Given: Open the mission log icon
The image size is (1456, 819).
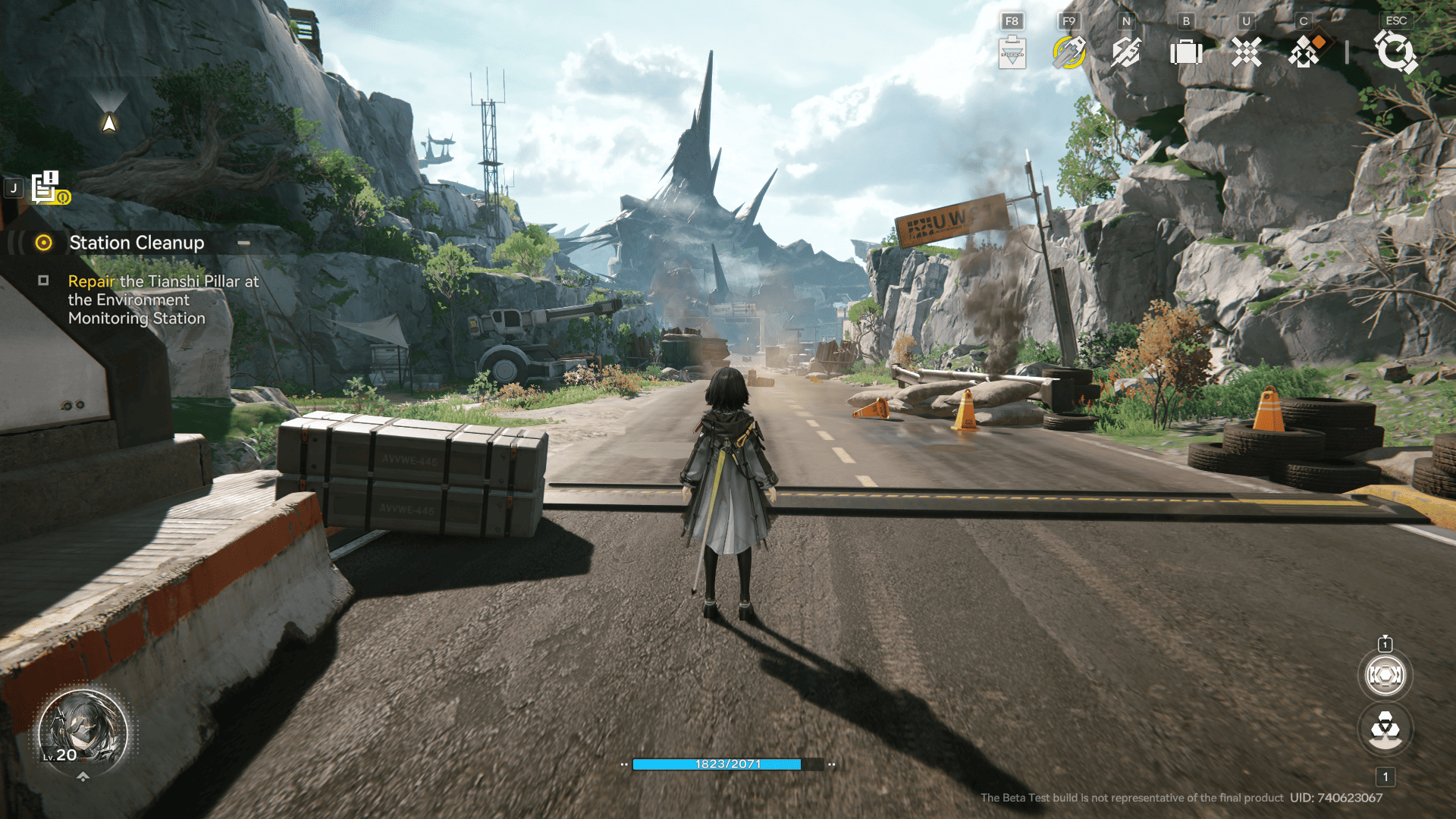Looking at the screenshot, I should (47, 187).
